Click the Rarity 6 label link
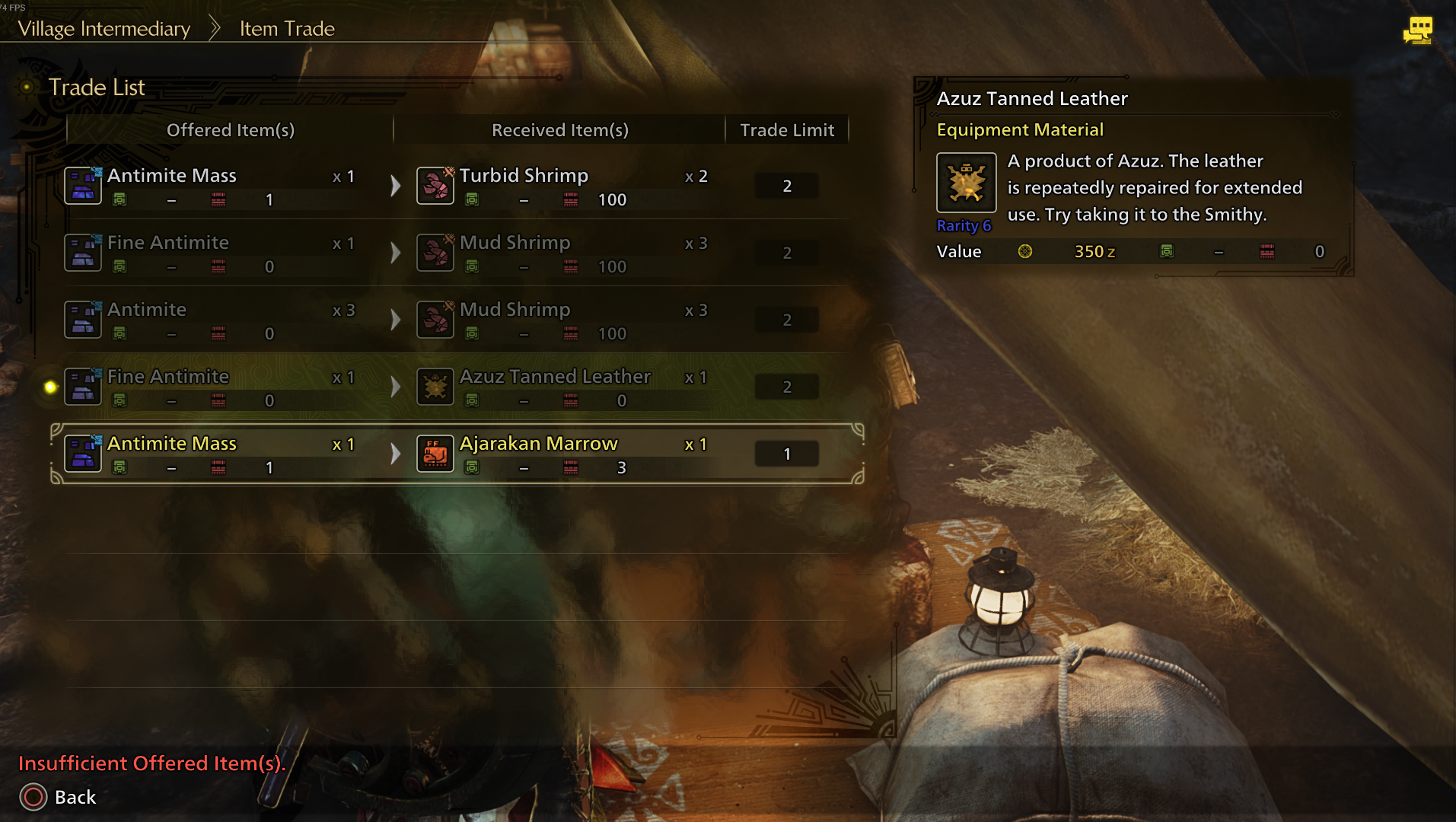 964,225
